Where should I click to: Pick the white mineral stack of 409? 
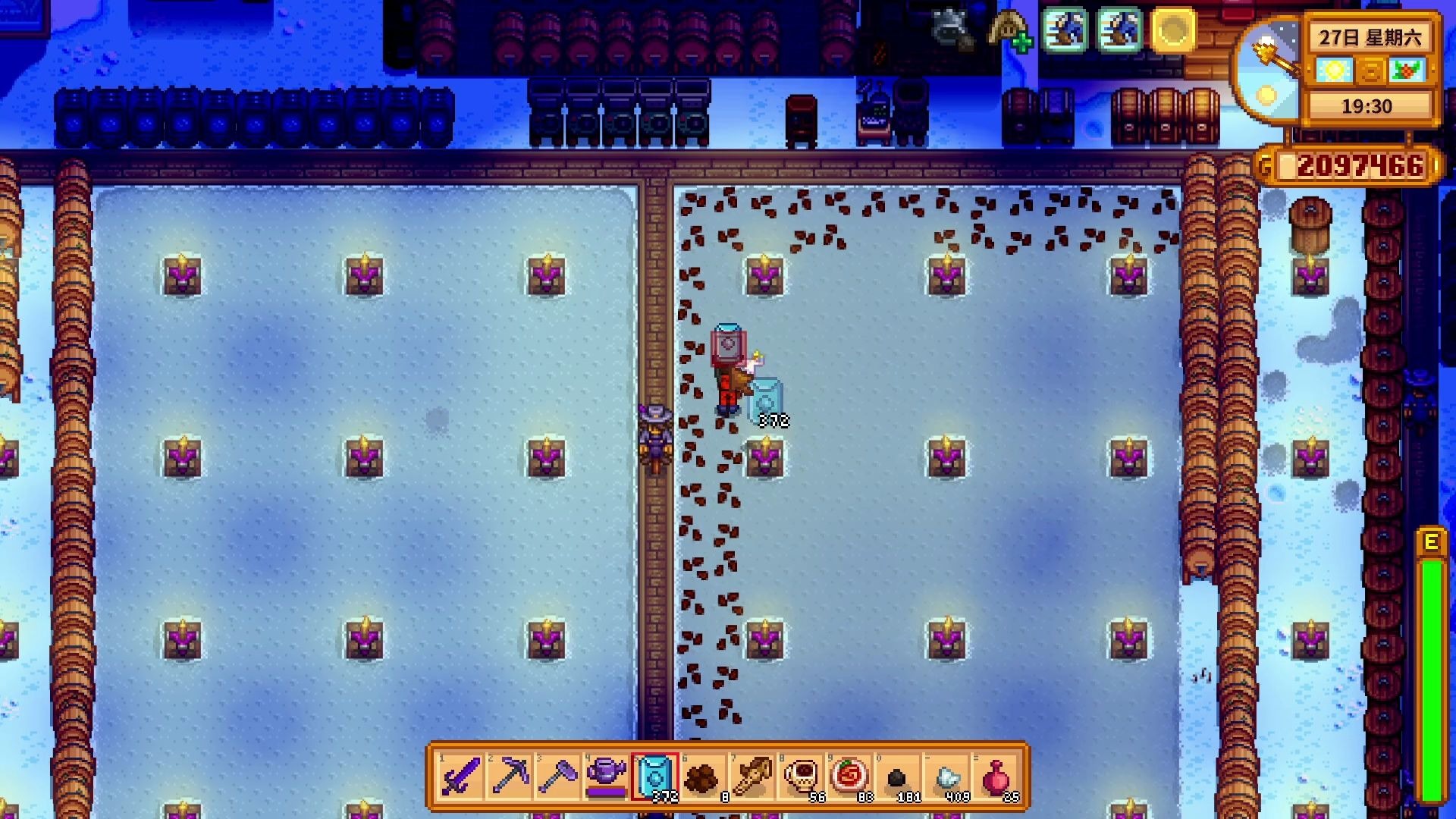pyautogui.click(x=946, y=777)
